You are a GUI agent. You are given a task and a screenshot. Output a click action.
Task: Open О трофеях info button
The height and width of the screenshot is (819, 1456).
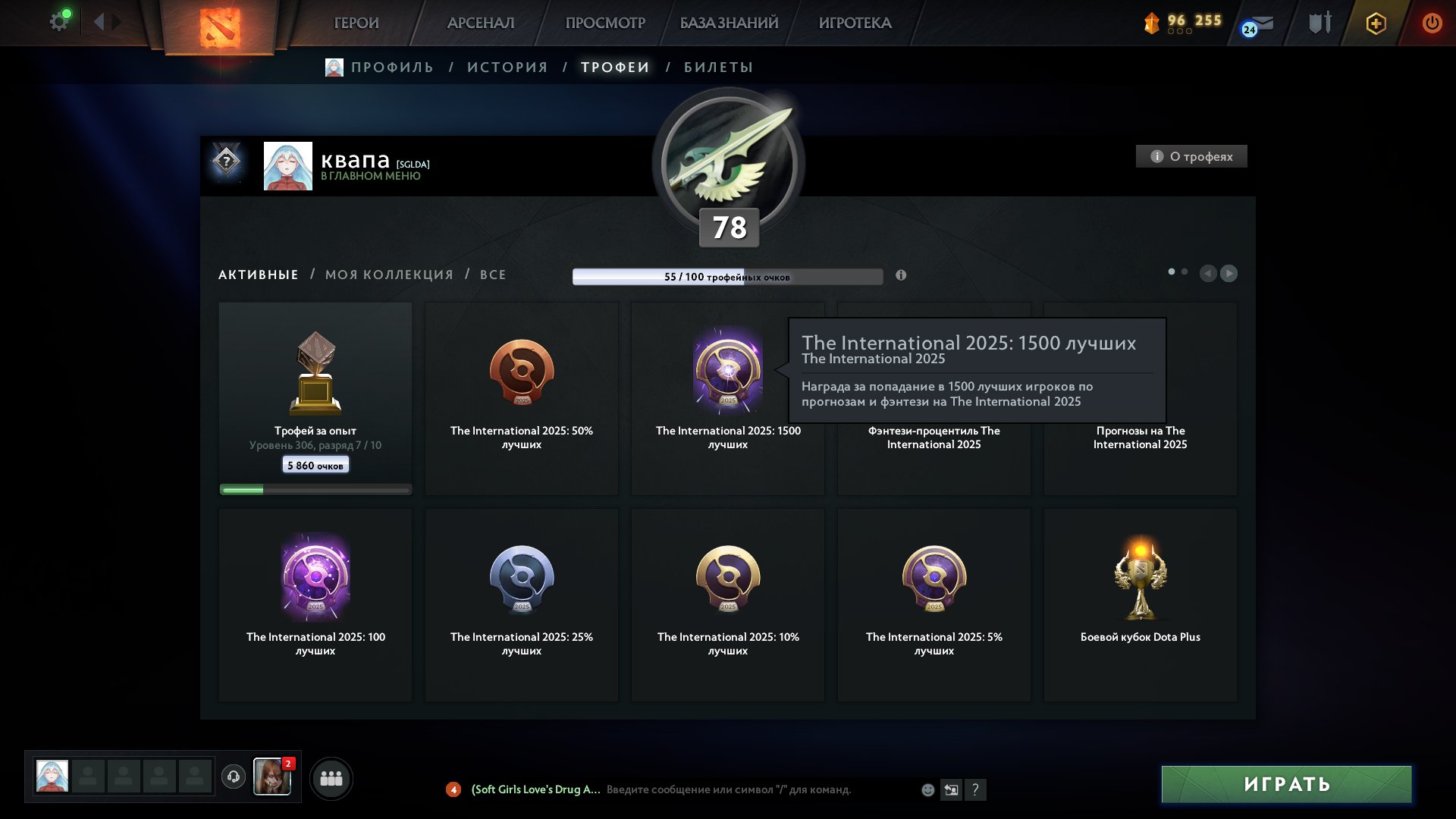click(x=1191, y=156)
